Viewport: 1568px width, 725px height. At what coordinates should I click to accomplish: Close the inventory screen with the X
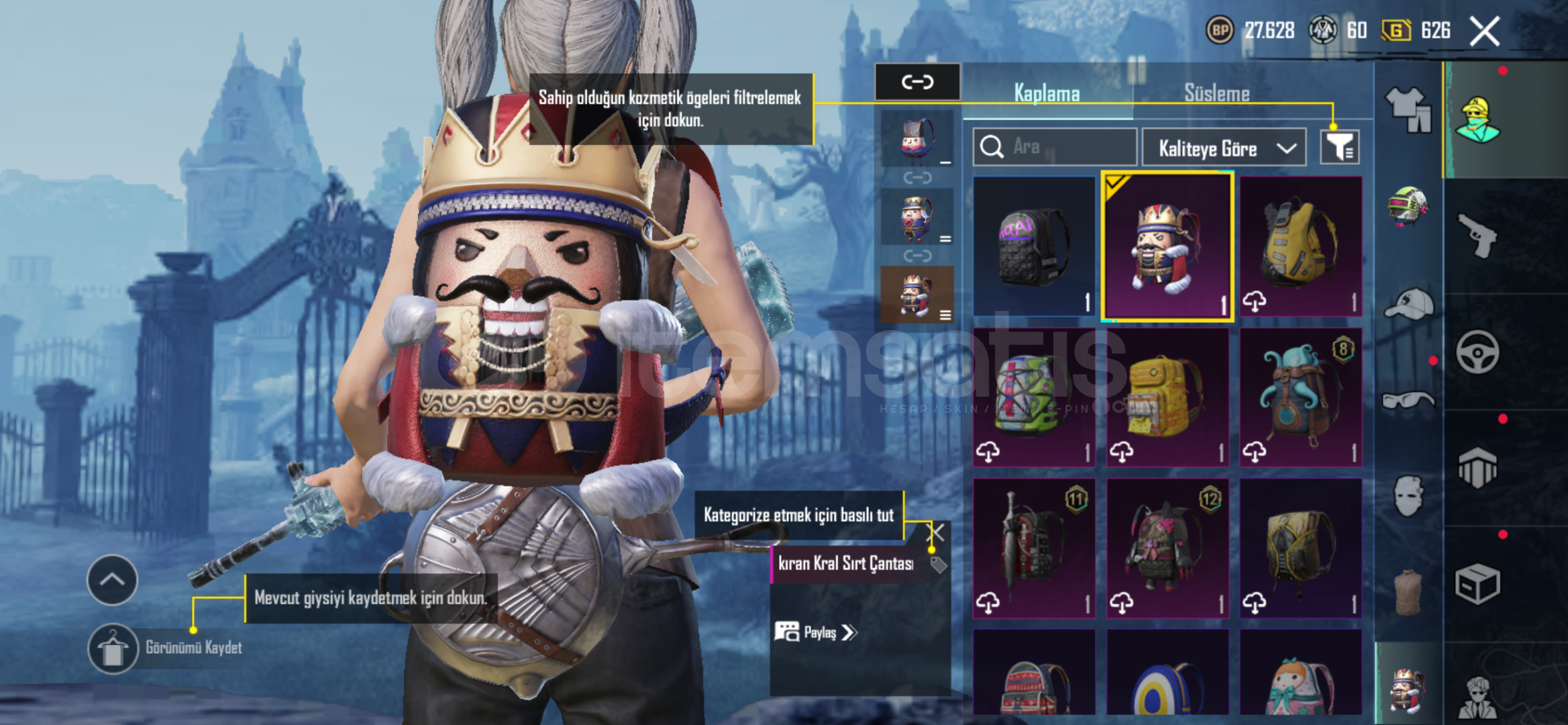tap(1484, 31)
